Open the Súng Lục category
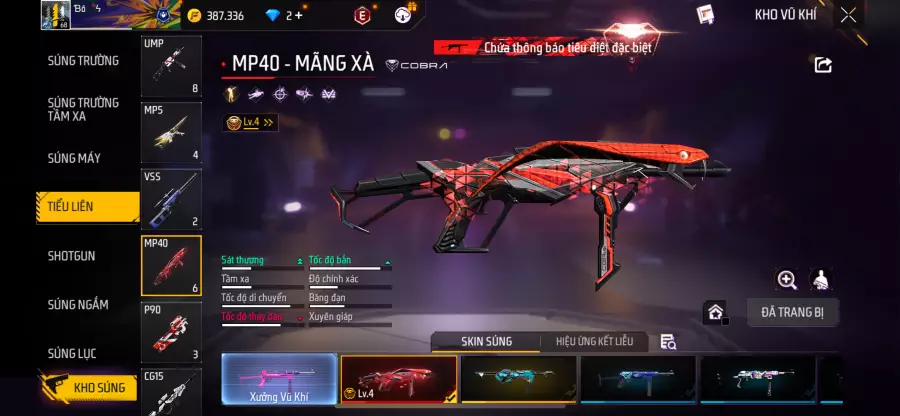 point(76,353)
